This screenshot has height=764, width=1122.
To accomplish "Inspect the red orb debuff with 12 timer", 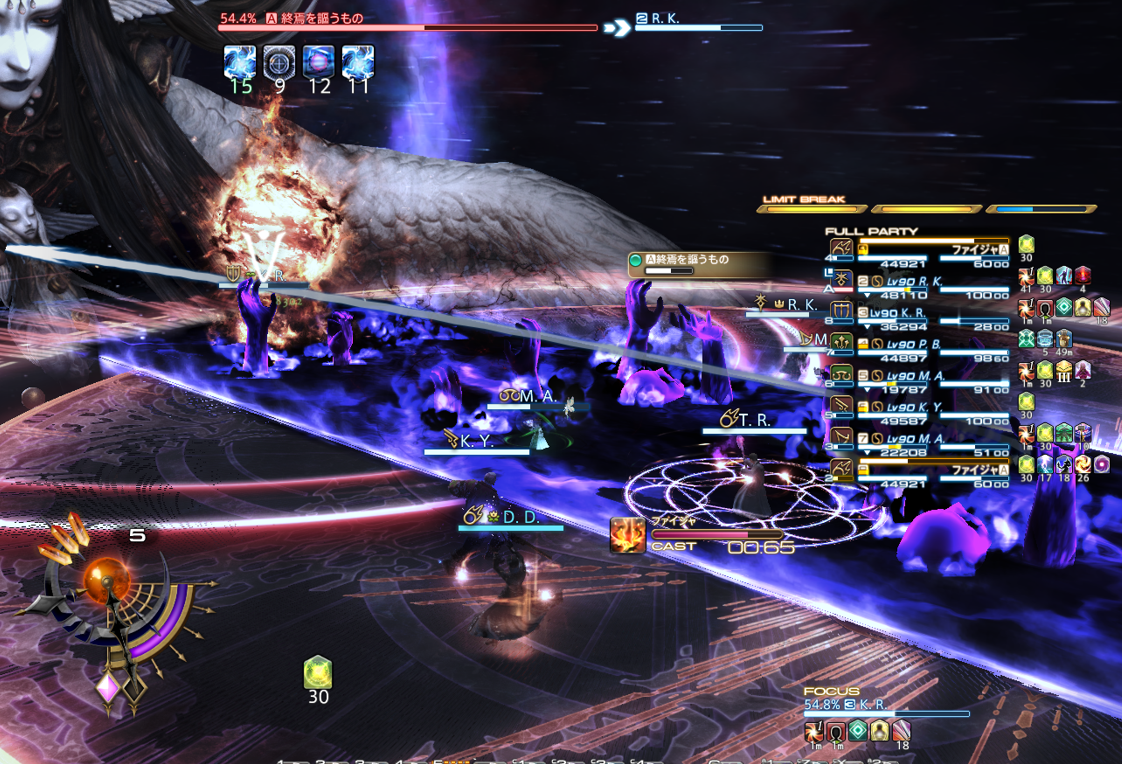I will (x=318, y=62).
